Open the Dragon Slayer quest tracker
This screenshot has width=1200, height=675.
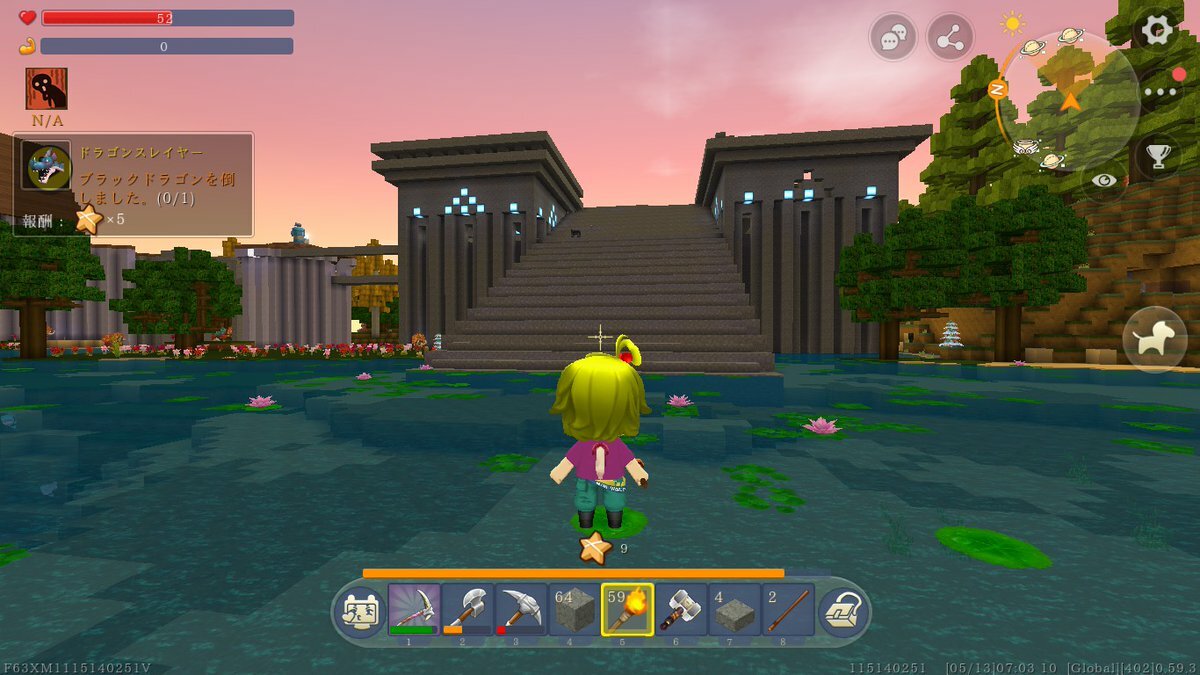(x=134, y=184)
